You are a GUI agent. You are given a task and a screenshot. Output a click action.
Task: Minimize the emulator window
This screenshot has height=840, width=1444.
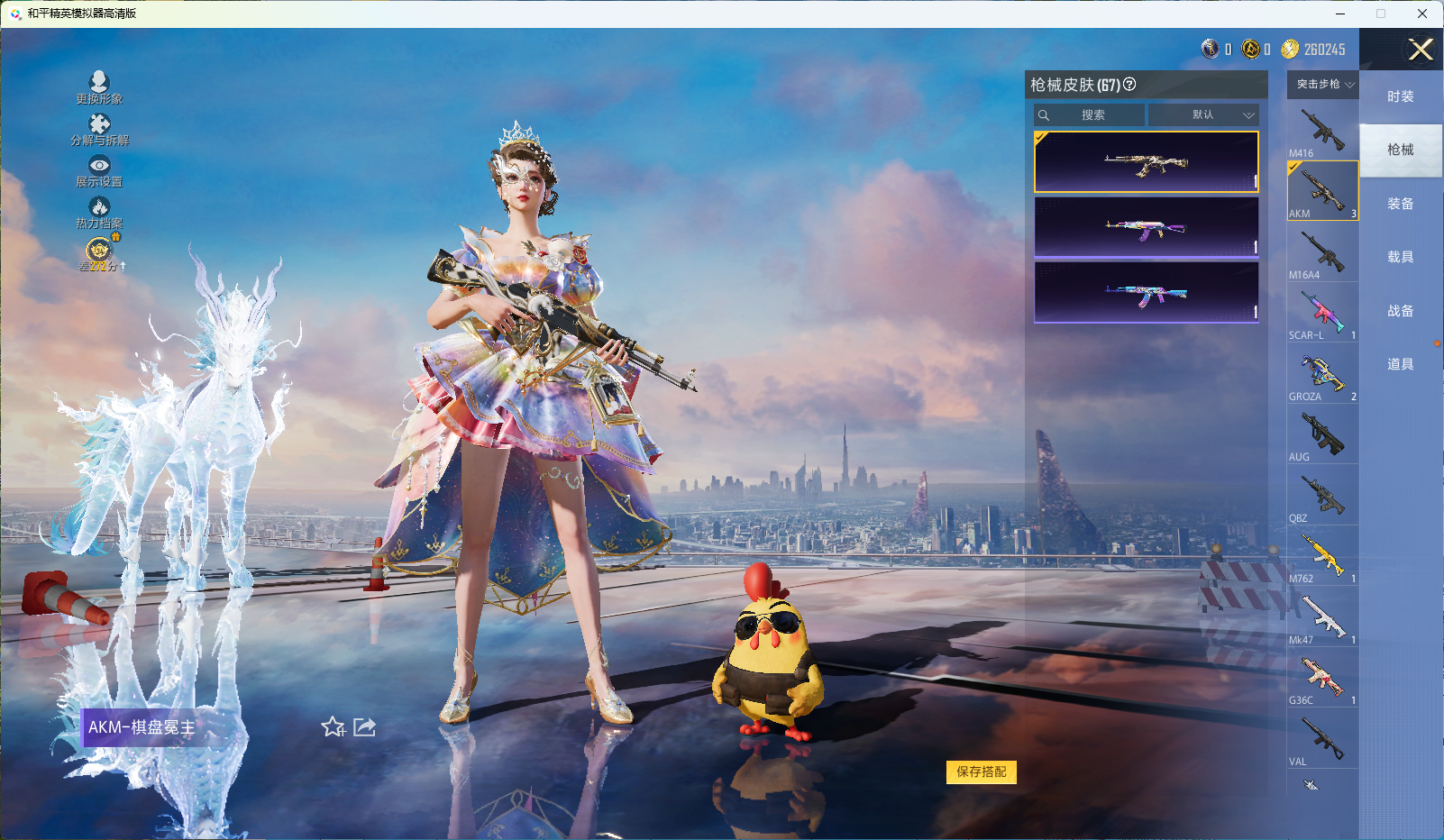1340,14
